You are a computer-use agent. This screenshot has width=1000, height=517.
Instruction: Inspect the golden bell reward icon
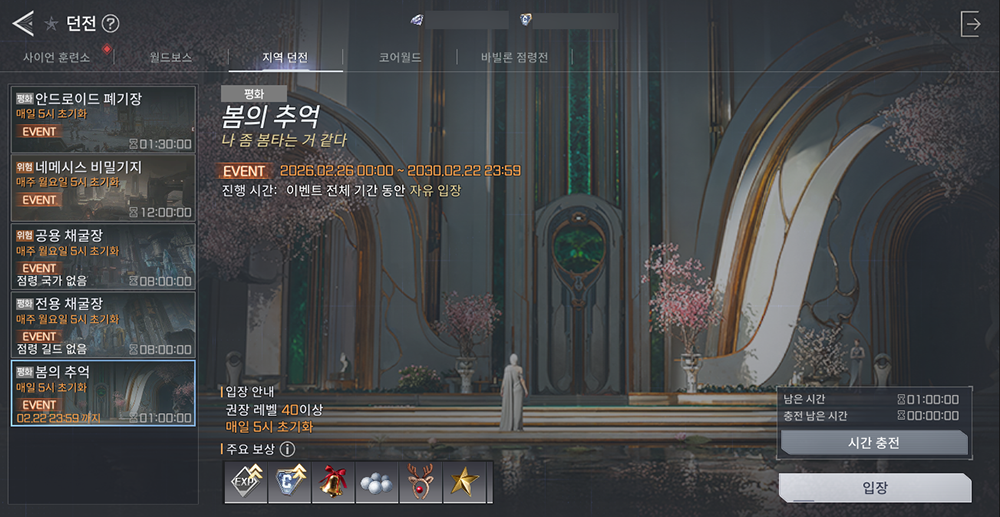tap(333, 482)
